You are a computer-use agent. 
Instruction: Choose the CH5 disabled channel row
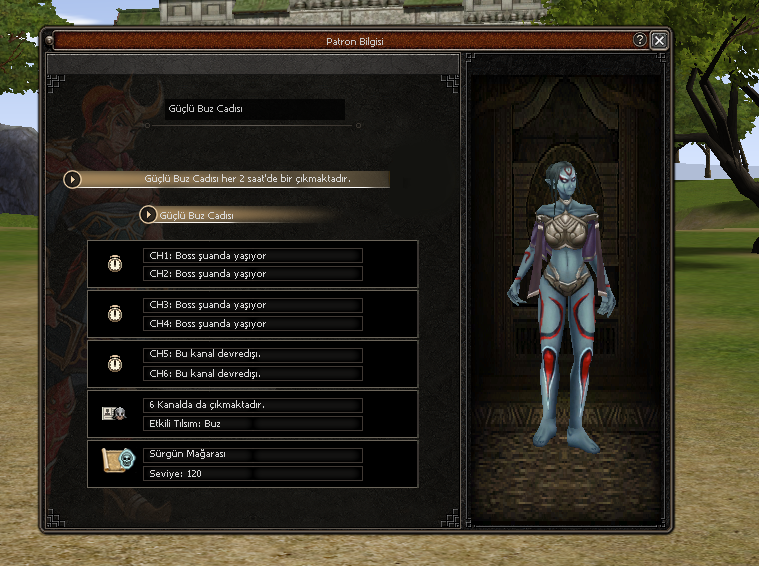tap(252, 355)
